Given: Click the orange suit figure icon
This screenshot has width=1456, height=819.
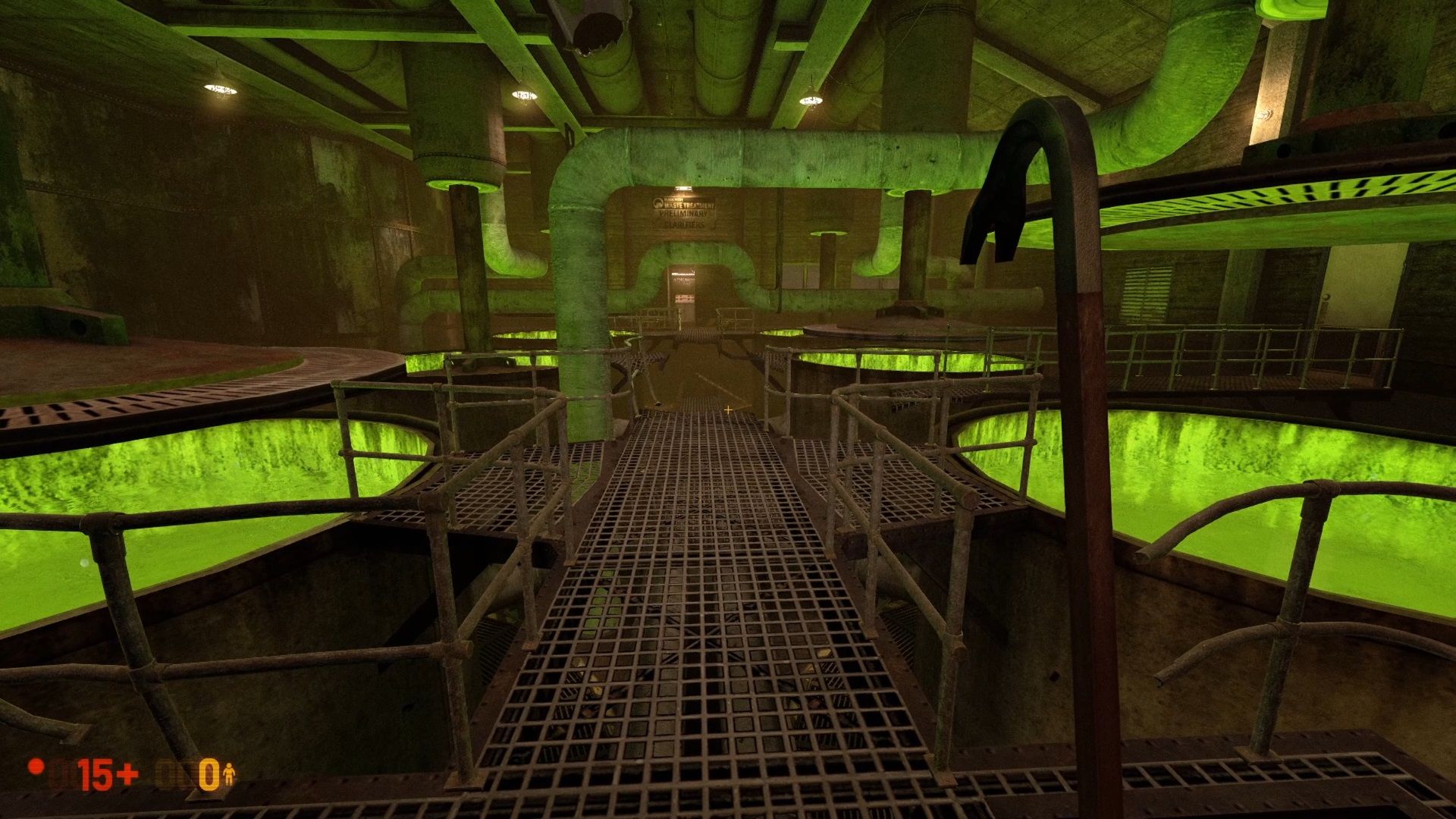Looking at the screenshot, I should pos(229,773).
